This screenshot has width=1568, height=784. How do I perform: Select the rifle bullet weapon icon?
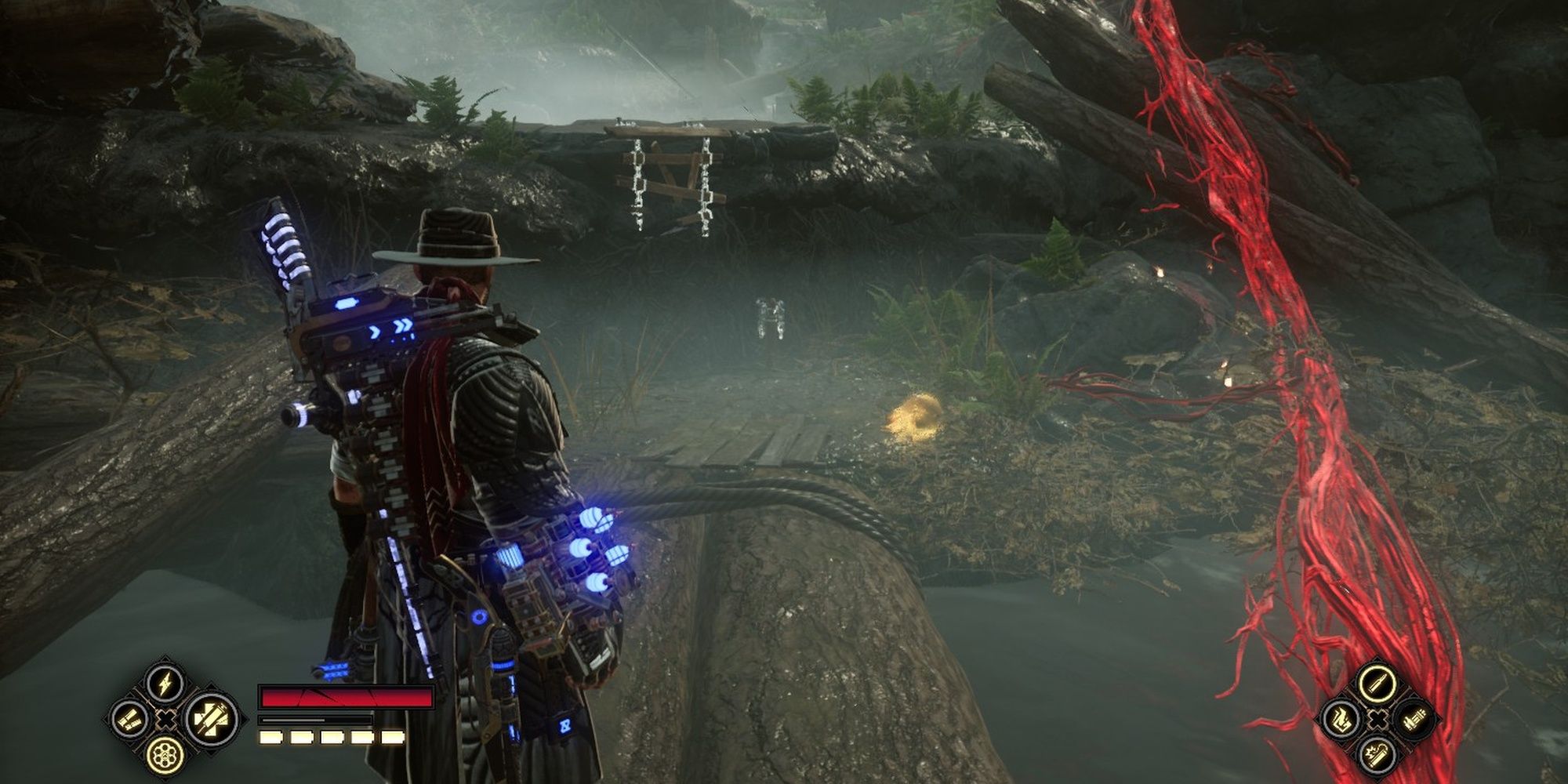tap(1377, 683)
